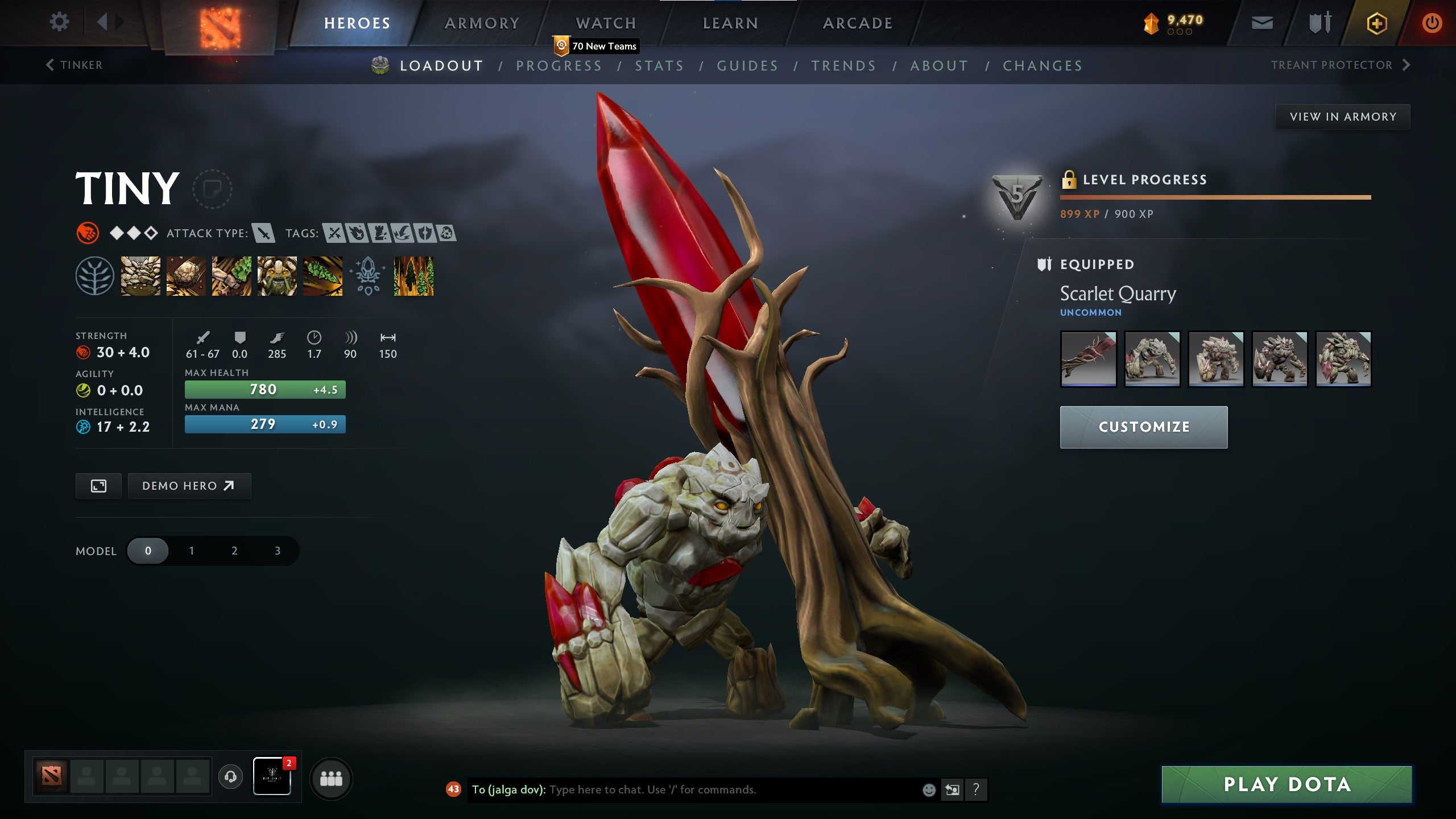Open the hero talent tree icon

point(96,277)
